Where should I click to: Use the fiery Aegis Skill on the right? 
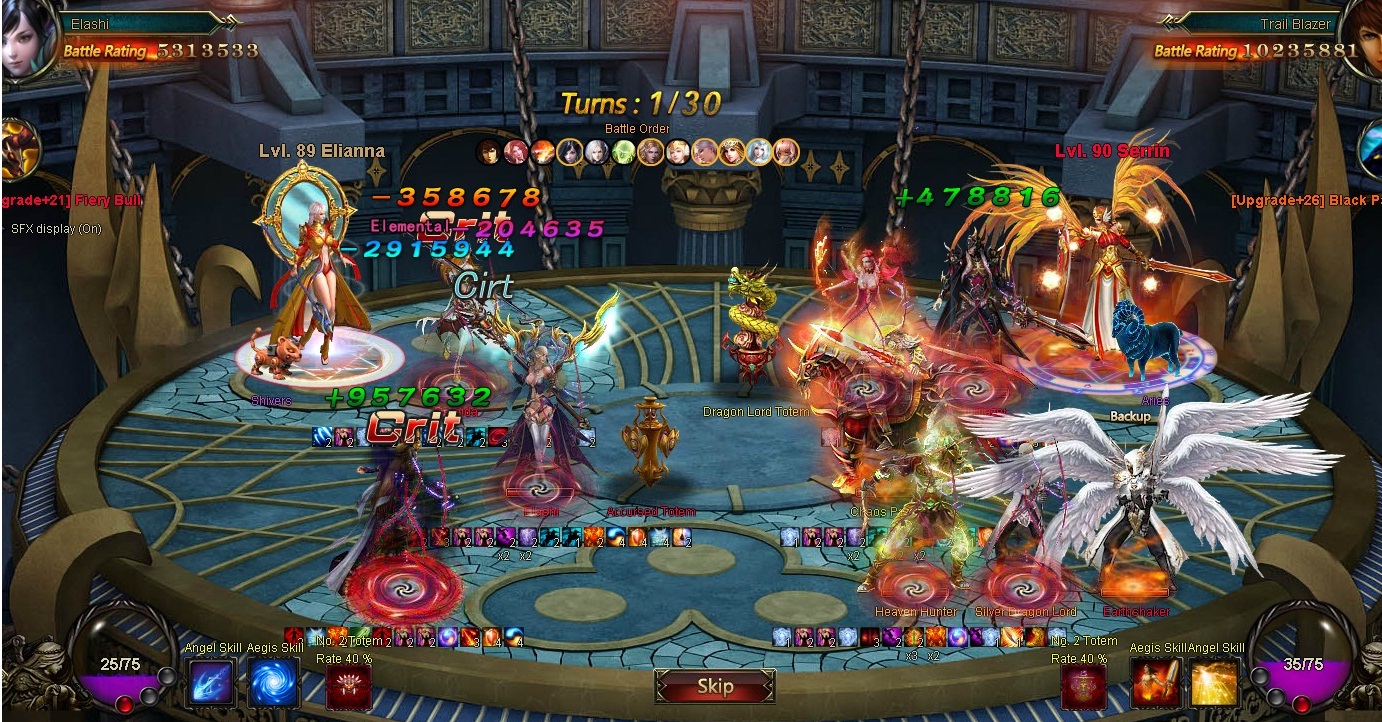1156,683
